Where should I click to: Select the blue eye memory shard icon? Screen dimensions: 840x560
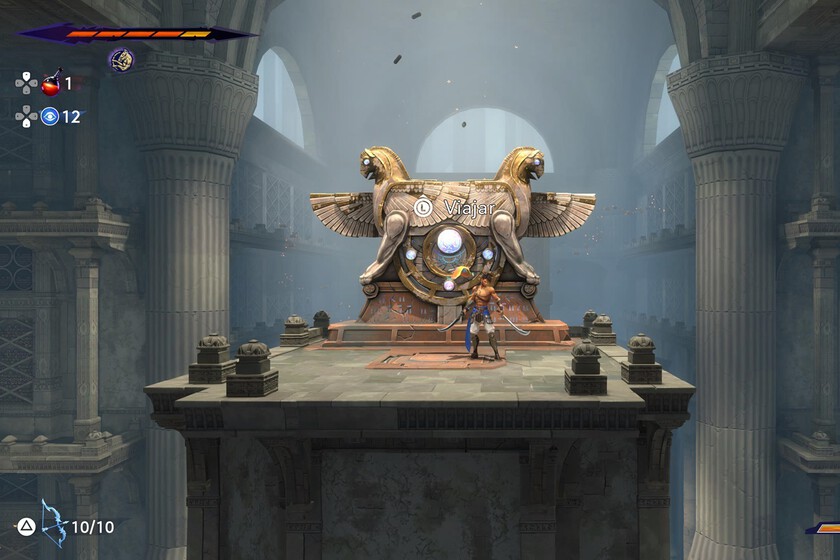[x=50, y=116]
